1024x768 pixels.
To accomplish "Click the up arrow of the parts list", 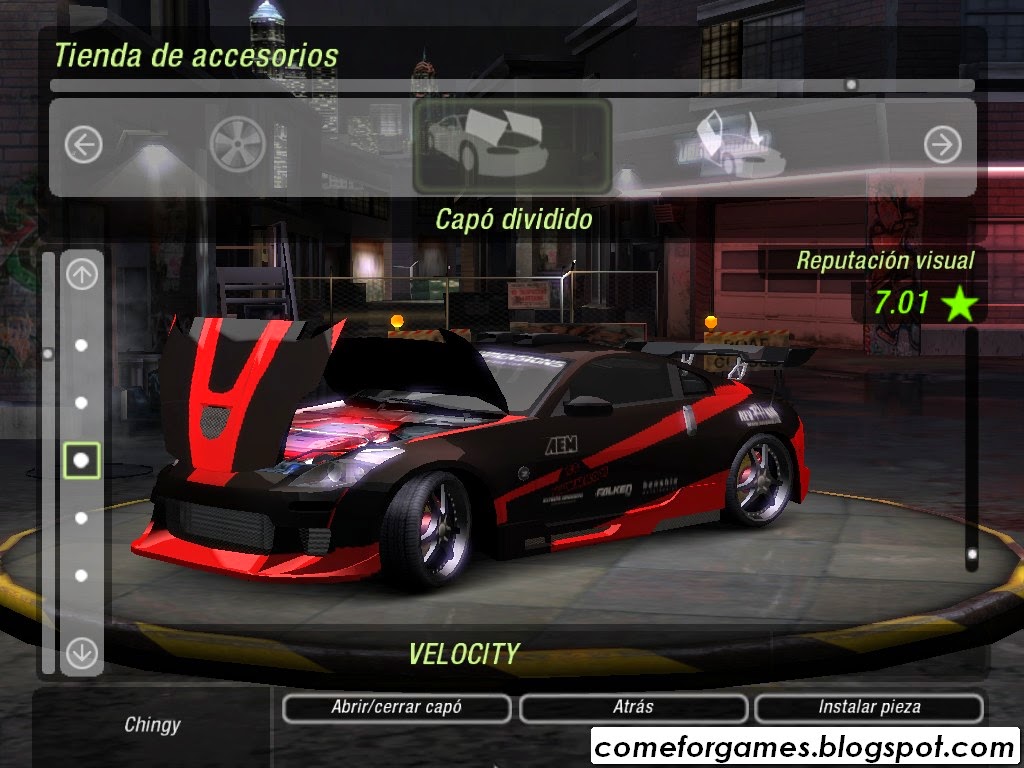I will 82,275.
